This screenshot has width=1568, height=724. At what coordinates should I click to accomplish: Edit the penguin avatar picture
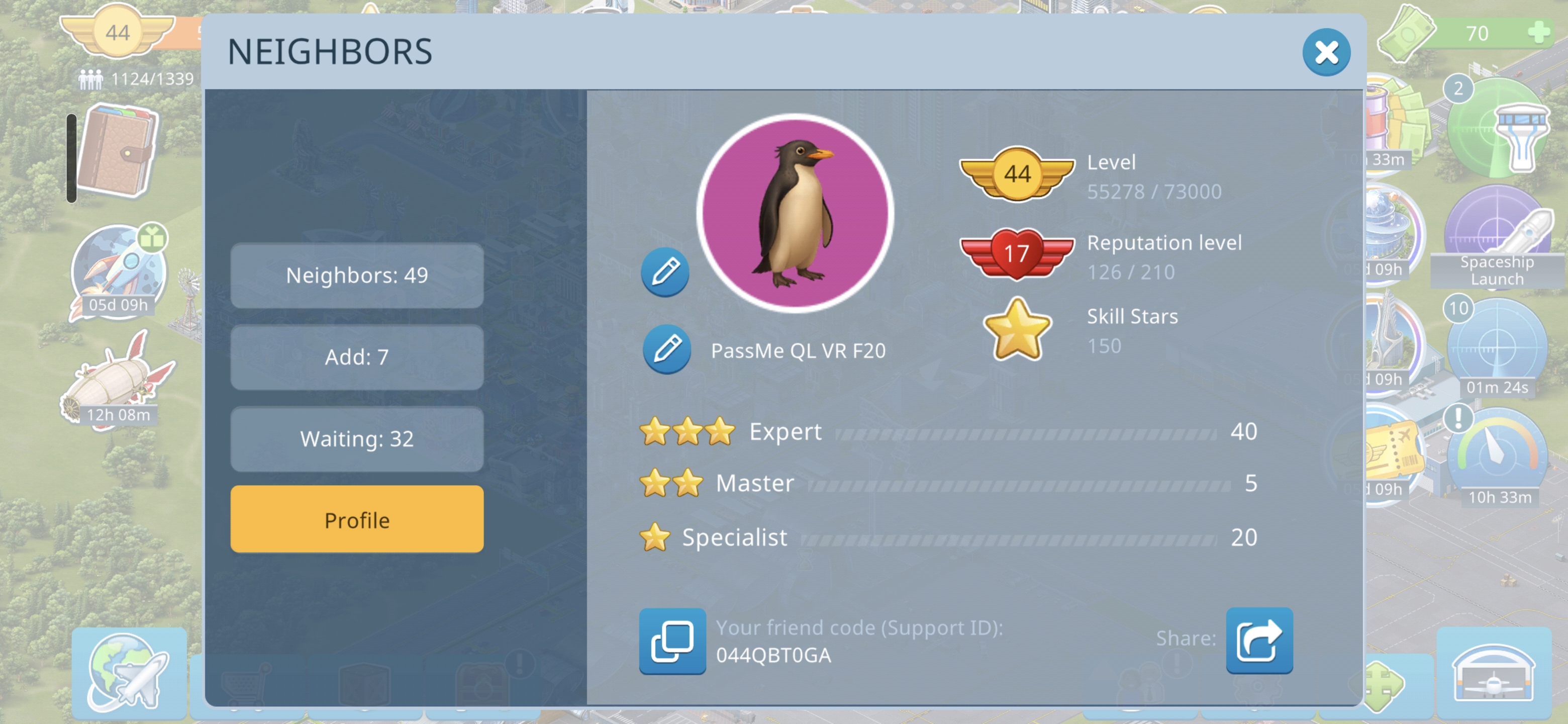[x=665, y=272]
